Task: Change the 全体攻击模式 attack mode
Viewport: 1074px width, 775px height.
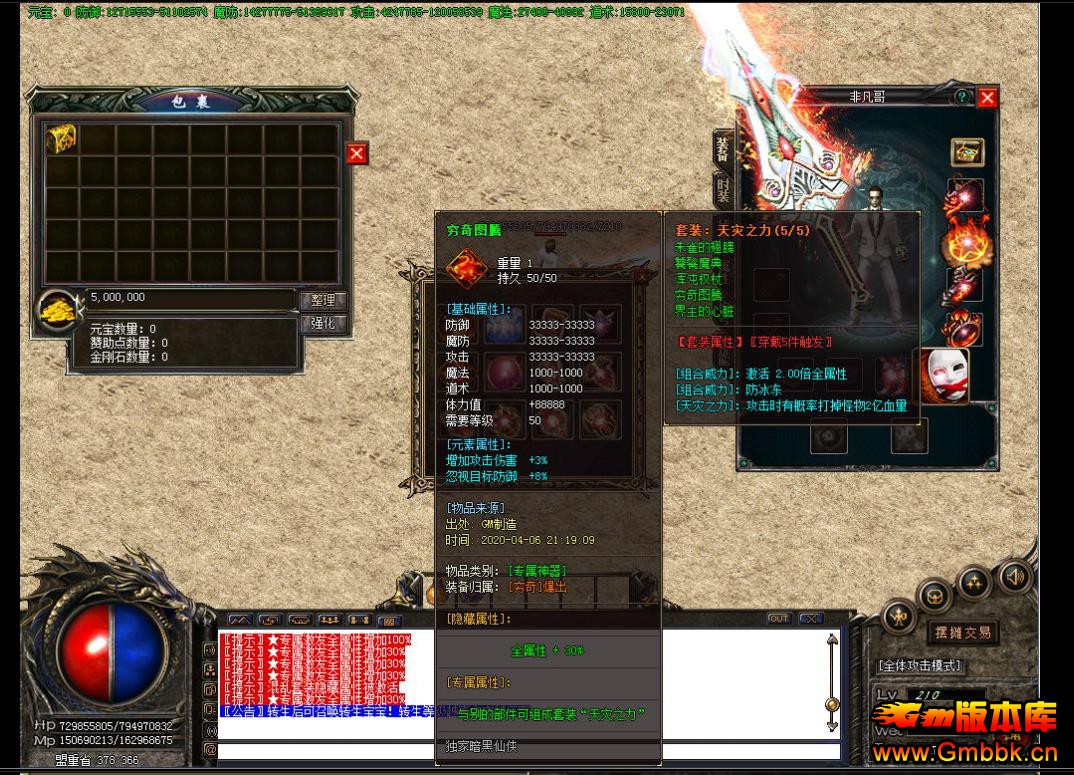Action: point(919,665)
